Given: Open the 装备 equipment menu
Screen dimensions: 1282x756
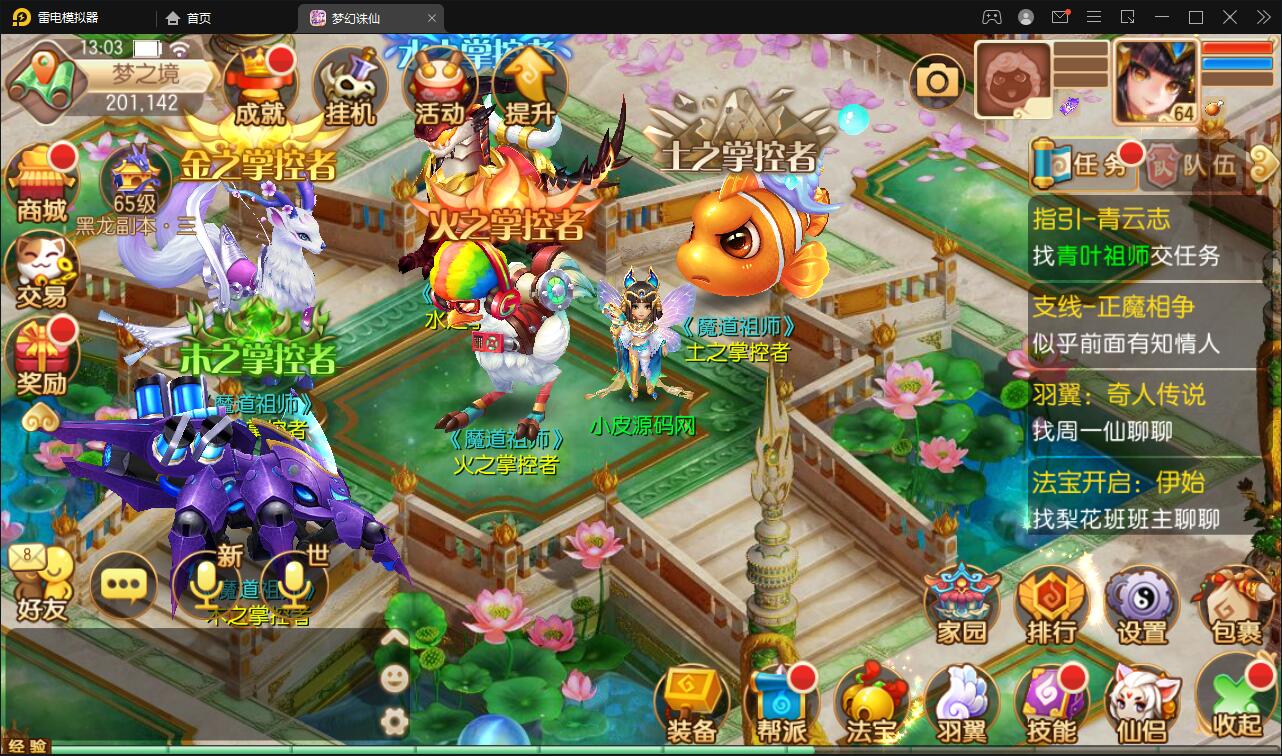Looking at the screenshot, I should 692,705.
